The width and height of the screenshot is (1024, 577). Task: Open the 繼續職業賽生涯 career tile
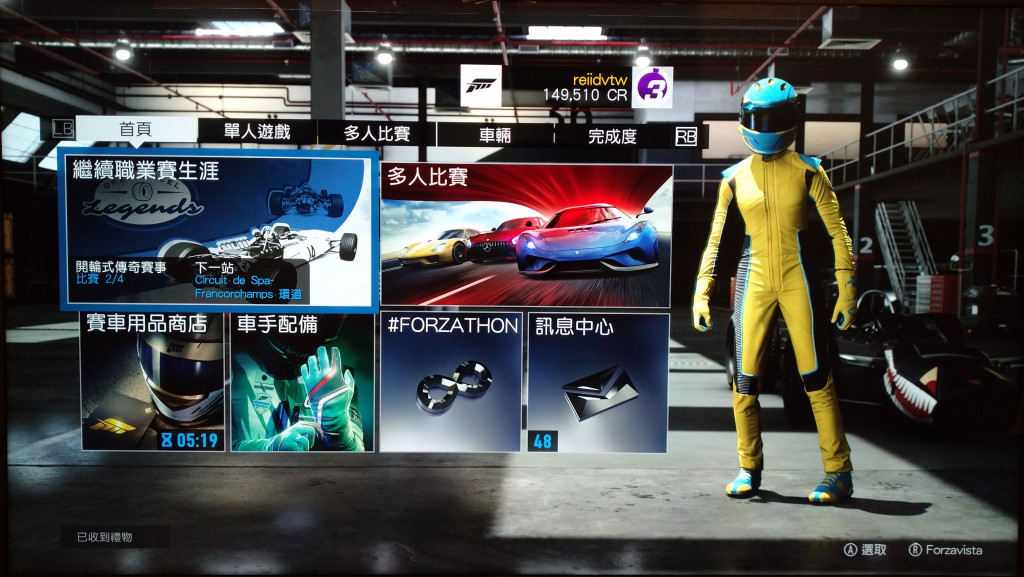click(219, 230)
